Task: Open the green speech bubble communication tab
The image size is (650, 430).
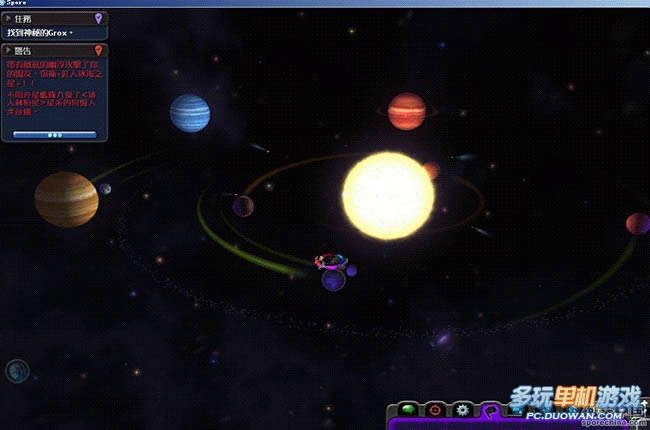Action: pos(409,410)
